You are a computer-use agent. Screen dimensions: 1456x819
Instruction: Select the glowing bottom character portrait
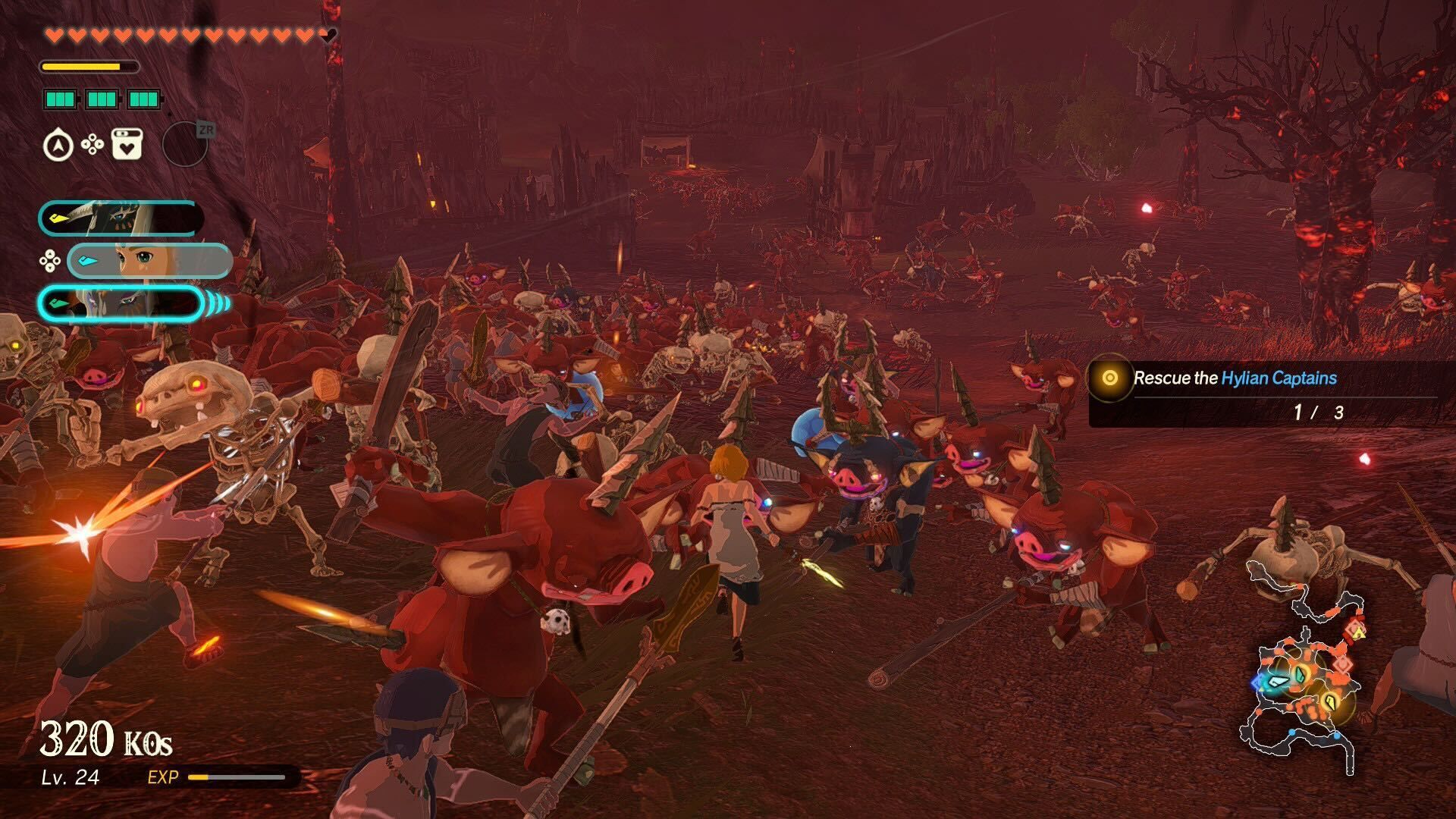pyautogui.click(x=120, y=303)
